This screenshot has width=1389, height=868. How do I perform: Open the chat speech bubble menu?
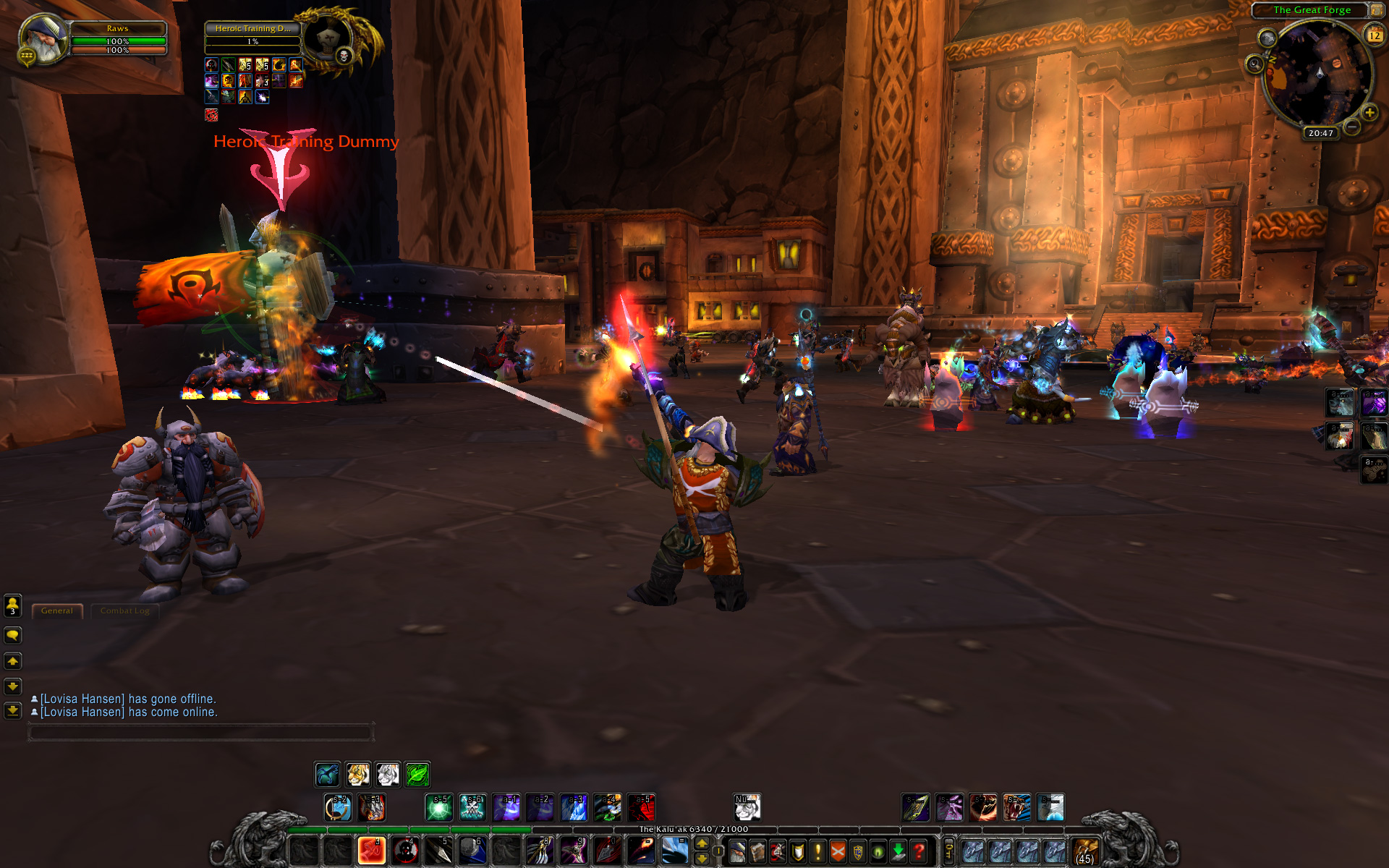[13, 636]
